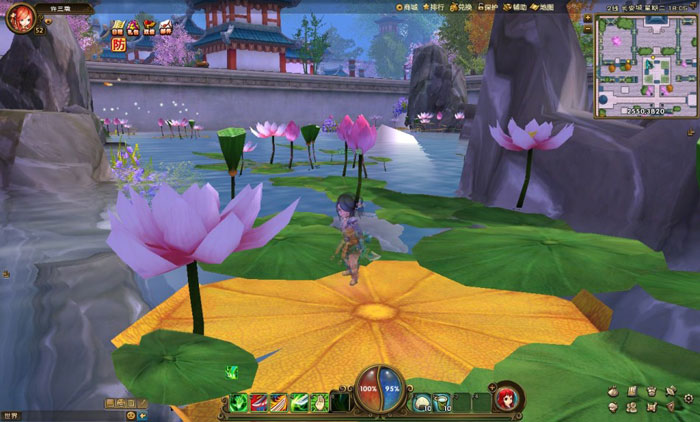
Task: Activate the red slash skill
Action: pyautogui.click(x=259, y=403)
